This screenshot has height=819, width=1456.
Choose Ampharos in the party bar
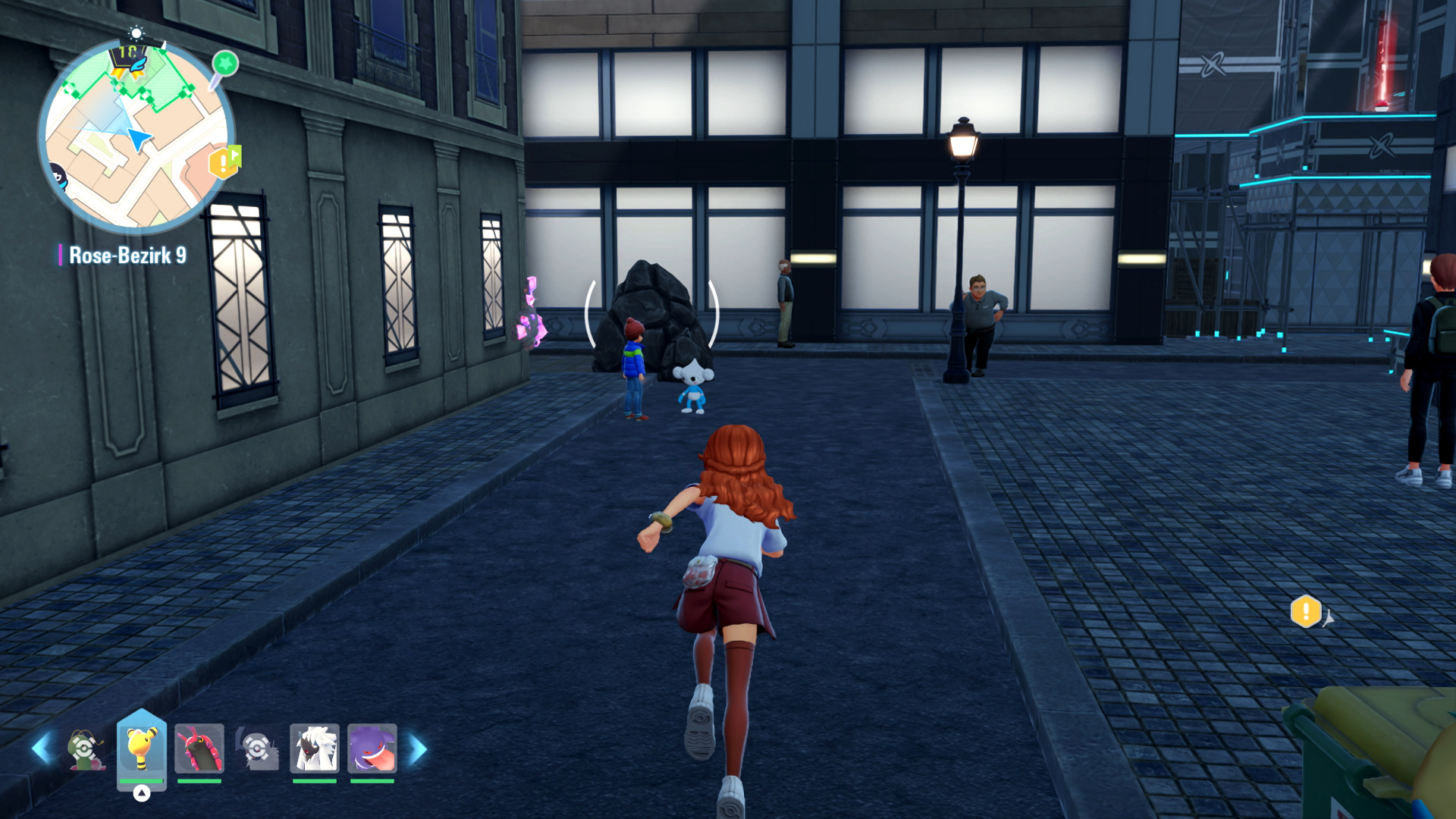[x=142, y=748]
